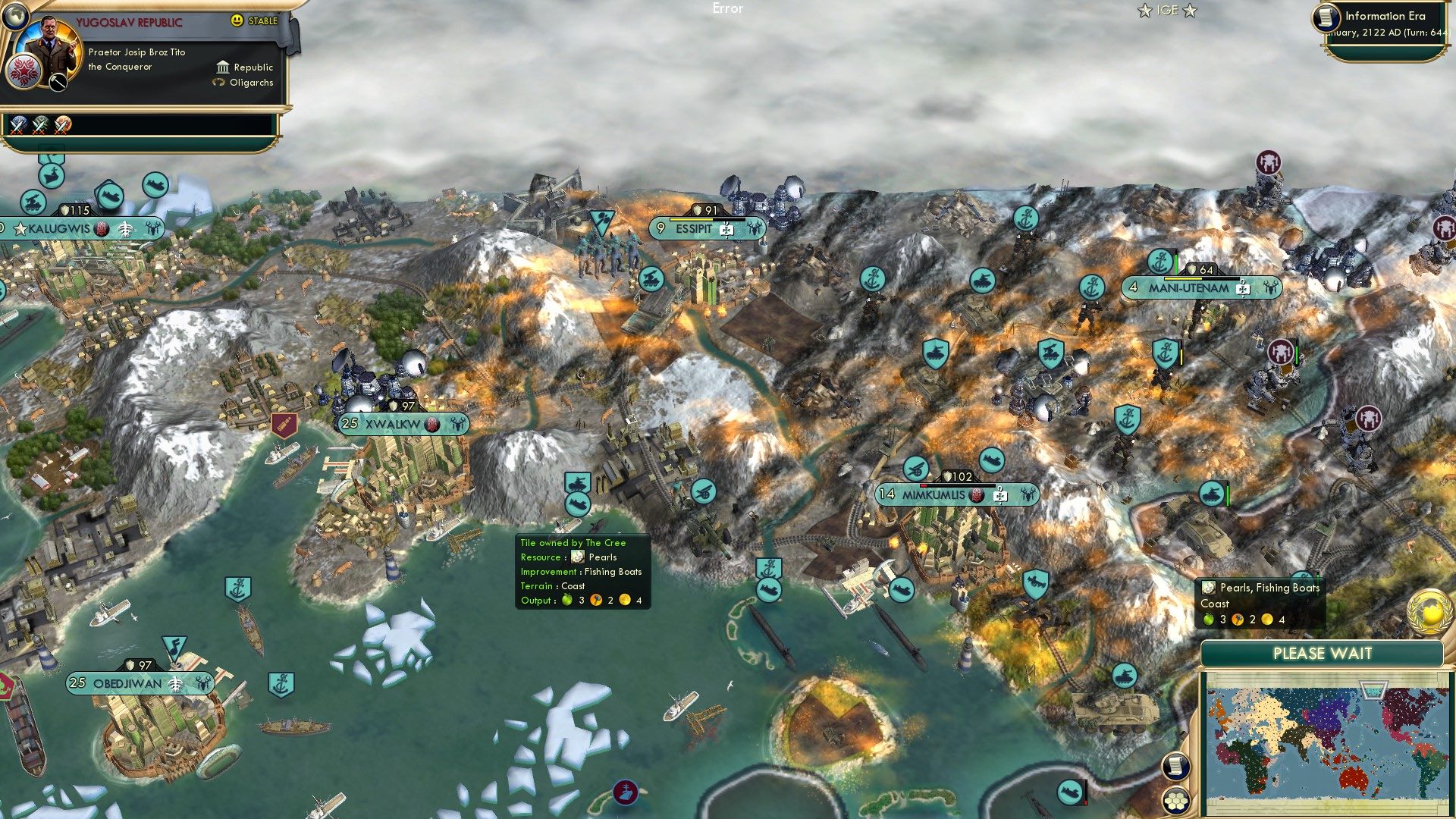Click the Oligarchs laurel icon
1456x819 pixels.
coord(219,82)
